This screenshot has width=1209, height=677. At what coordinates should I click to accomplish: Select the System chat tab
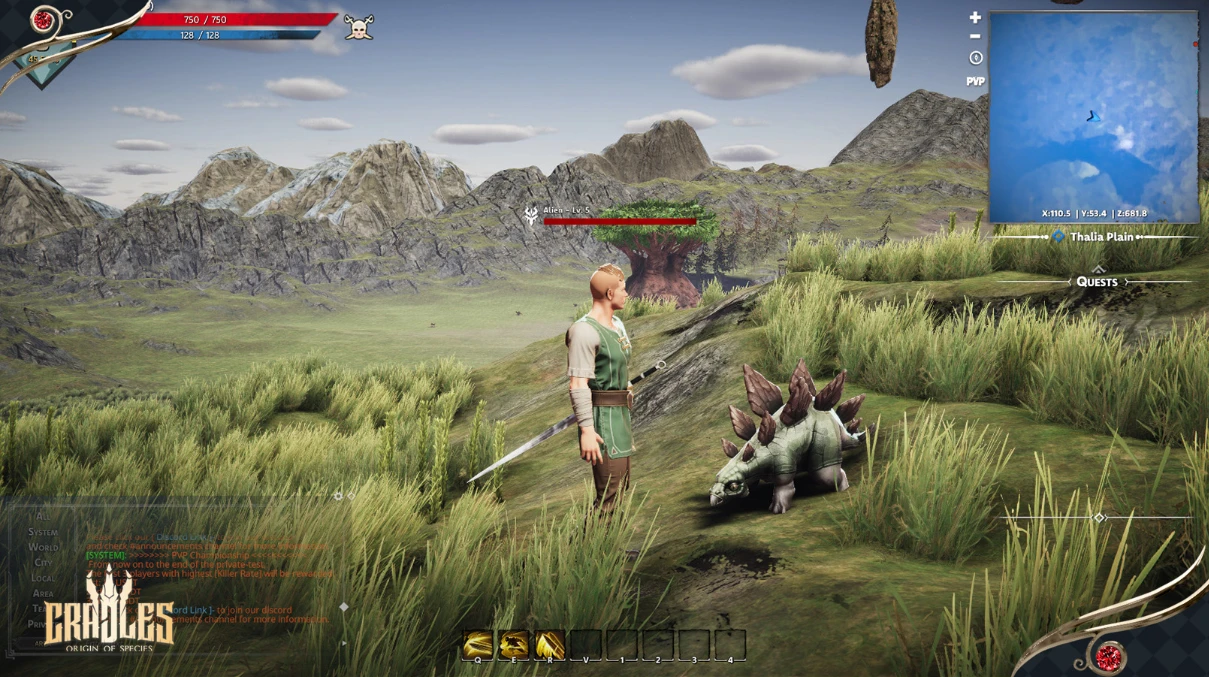point(43,532)
